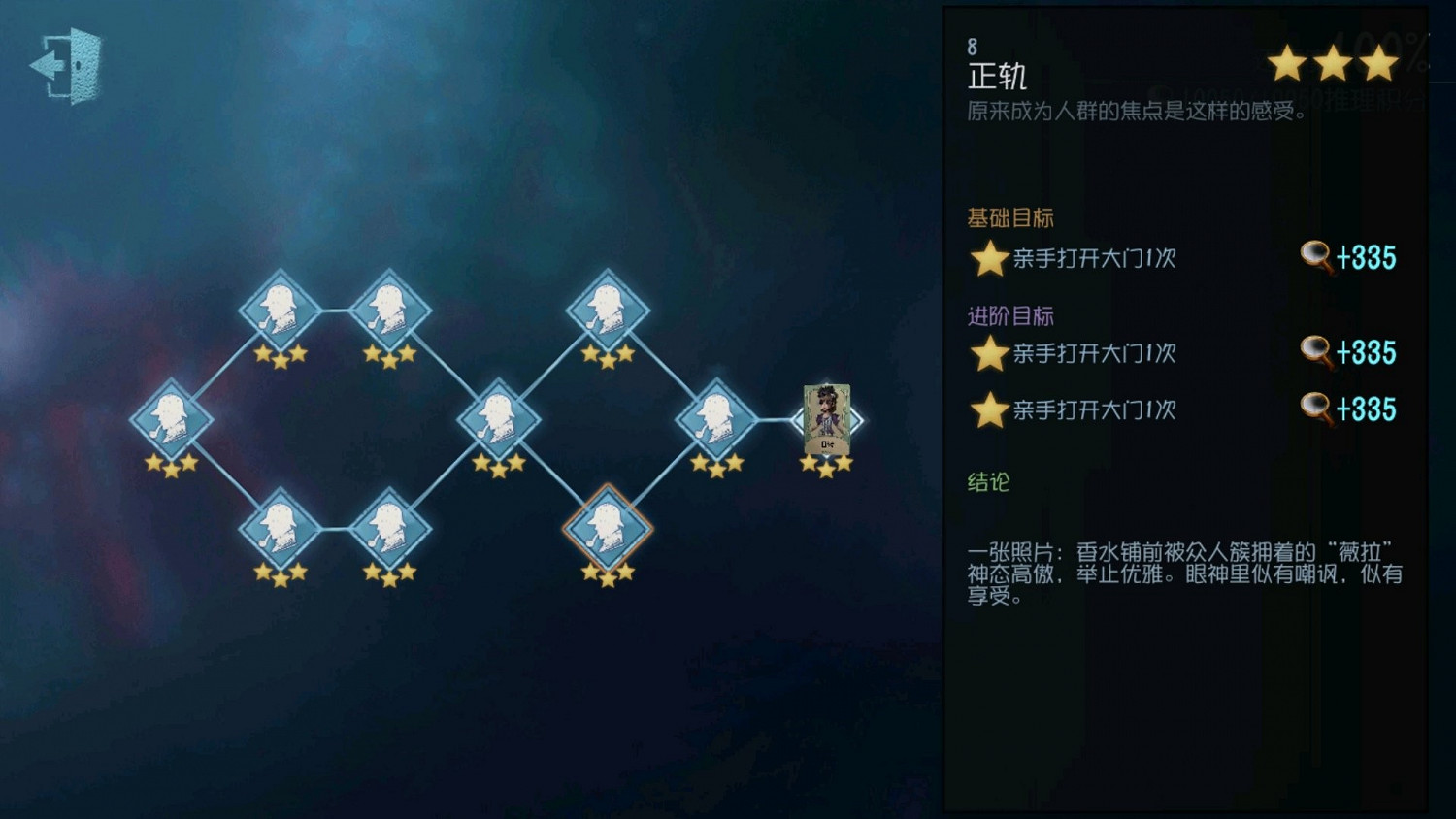Expand the 结论 conclusion section
Viewport: 1456px width, 819px height.
pyautogui.click(x=987, y=482)
